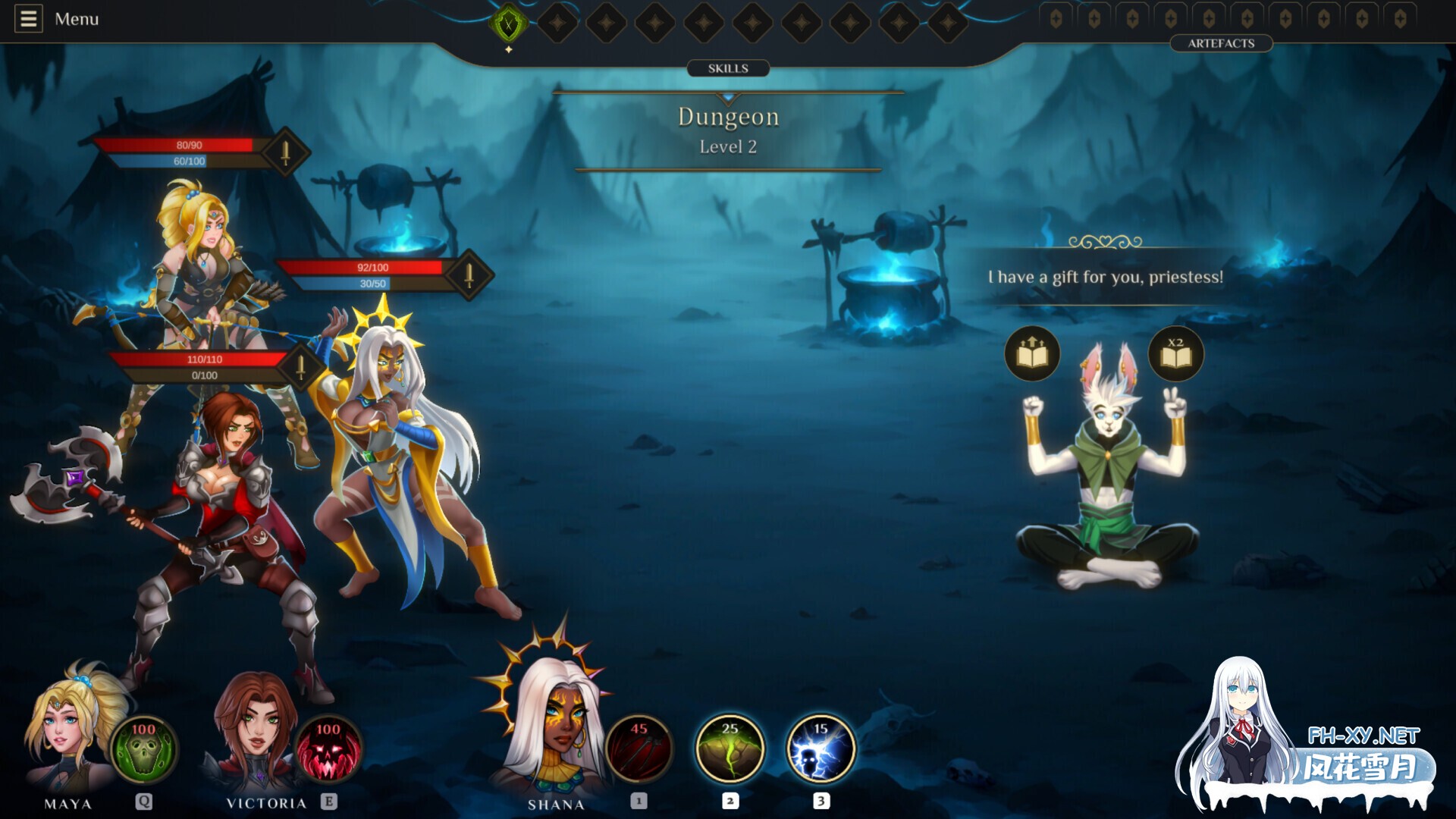Screen dimensions: 1456x819
Task: Use Shana's red 45-cost ability
Action: point(639,748)
